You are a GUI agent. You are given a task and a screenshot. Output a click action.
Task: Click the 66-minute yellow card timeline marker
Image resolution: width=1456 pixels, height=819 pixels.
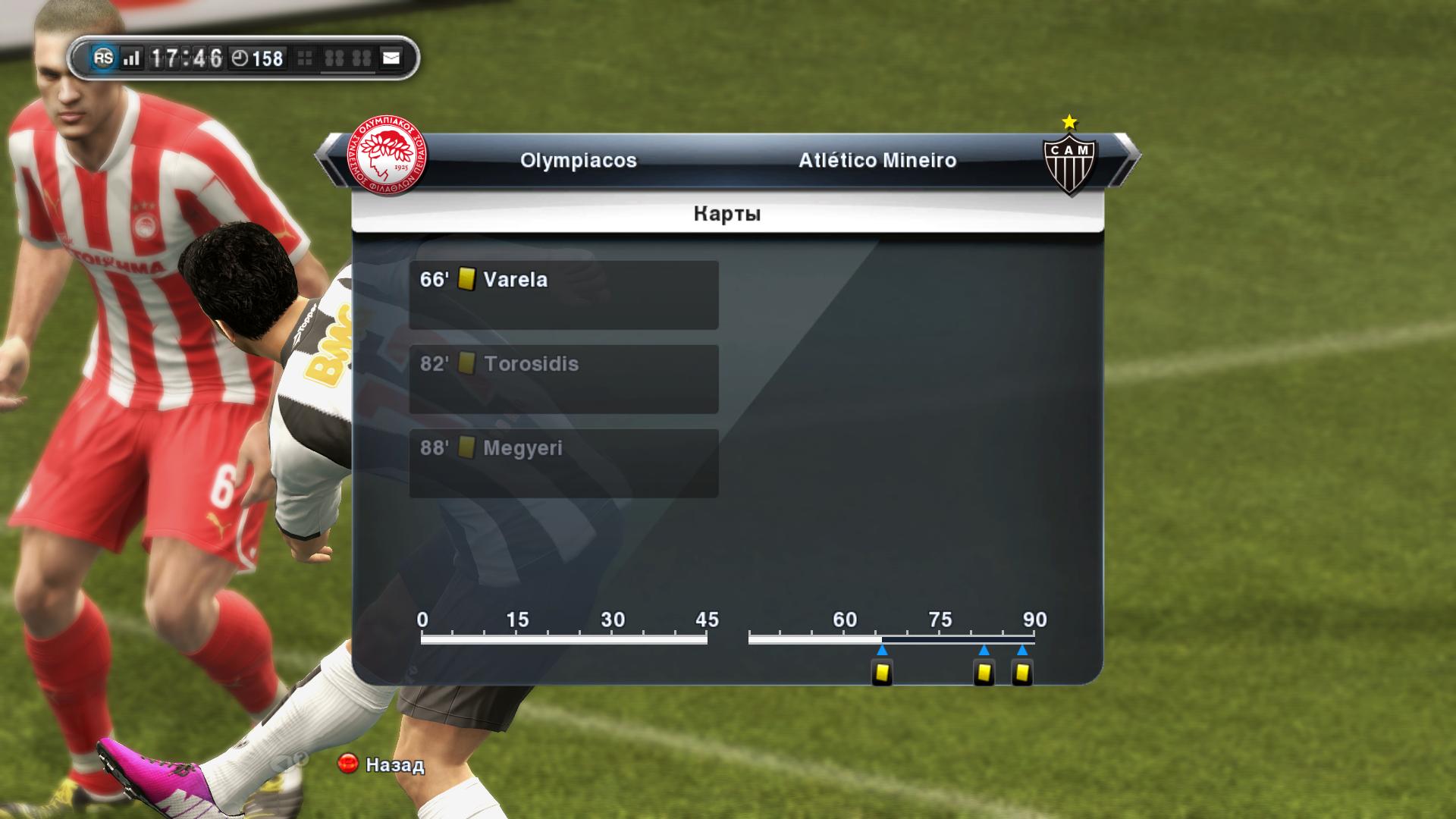[x=882, y=673]
